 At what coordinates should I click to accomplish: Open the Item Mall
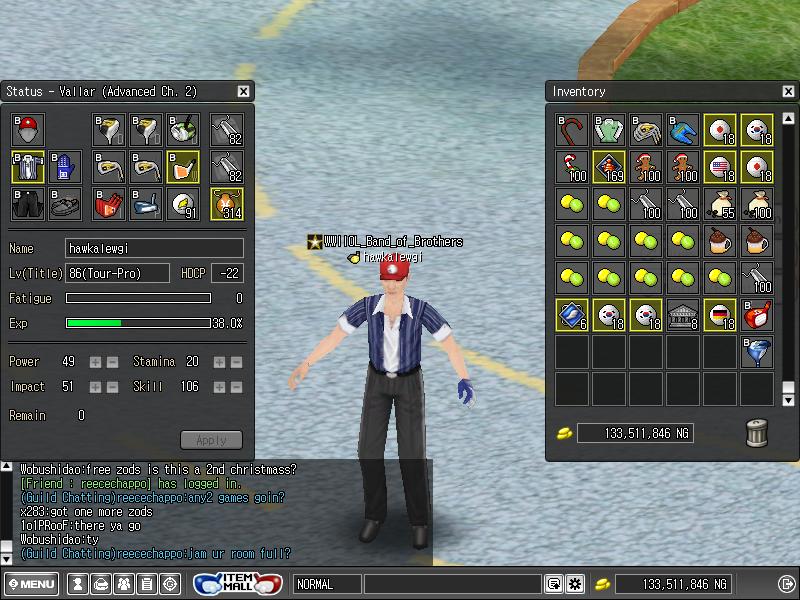point(238,583)
